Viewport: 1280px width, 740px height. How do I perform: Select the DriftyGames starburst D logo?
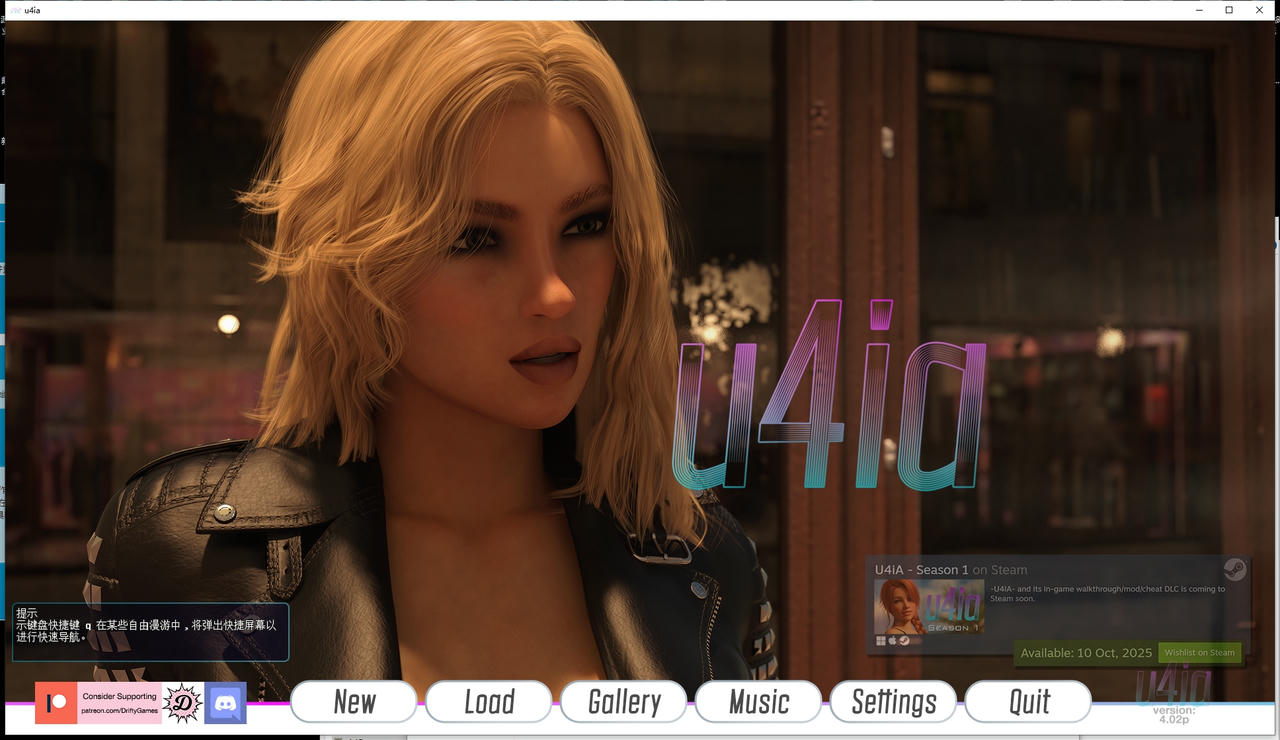[x=181, y=703]
